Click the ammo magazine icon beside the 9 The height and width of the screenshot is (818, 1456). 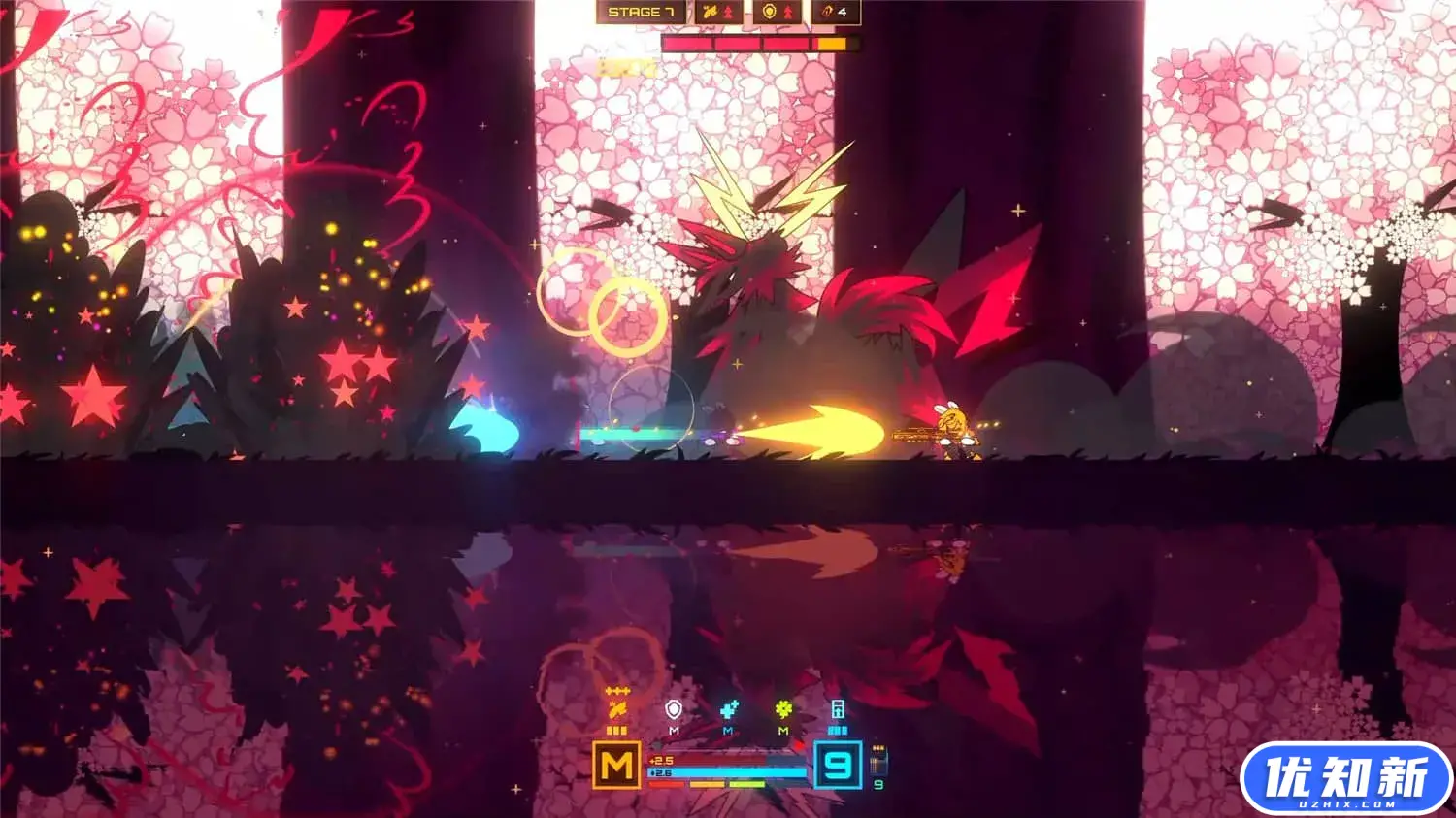(878, 760)
